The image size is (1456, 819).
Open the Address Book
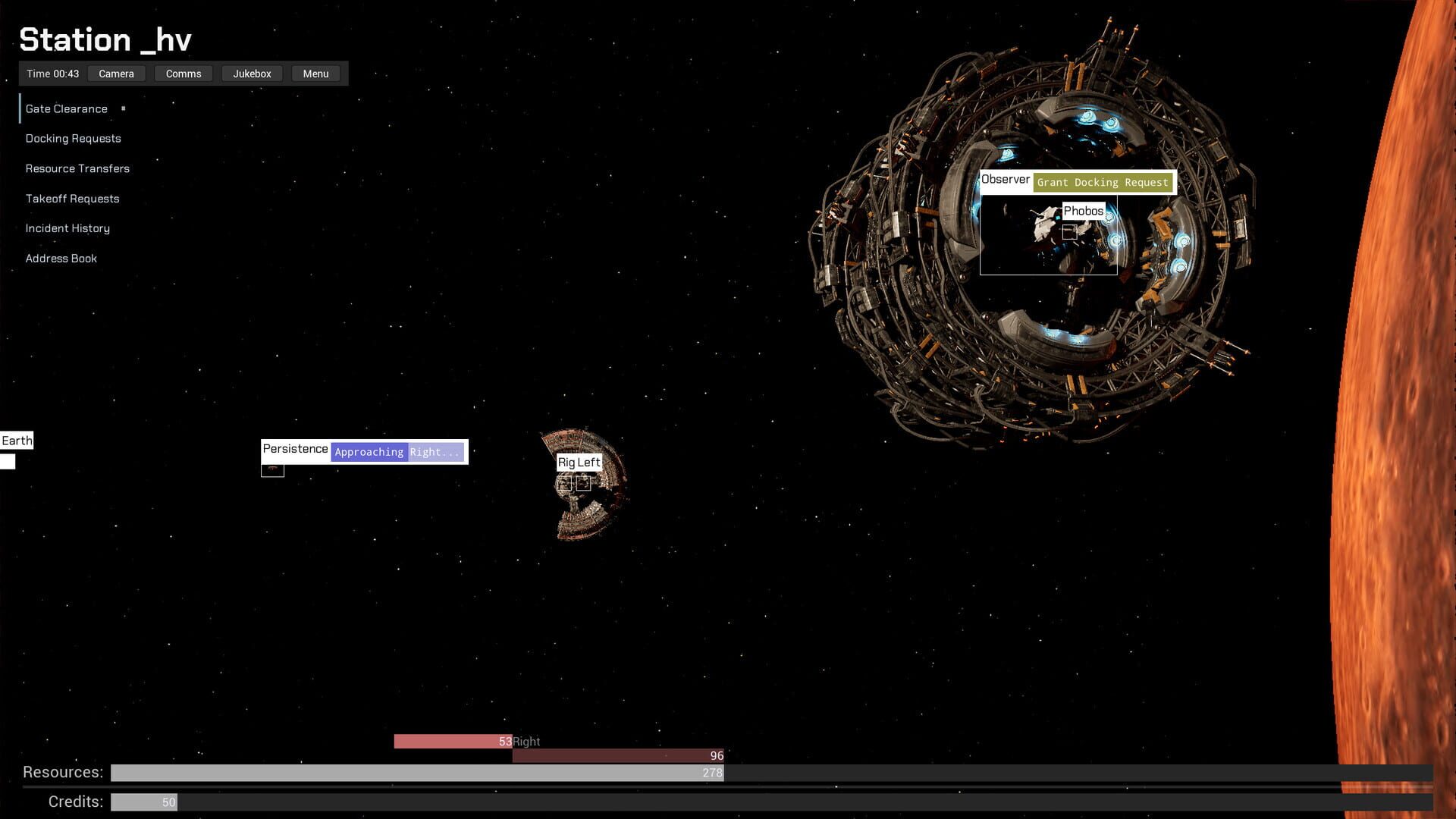pyautogui.click(x=61, y=258)
